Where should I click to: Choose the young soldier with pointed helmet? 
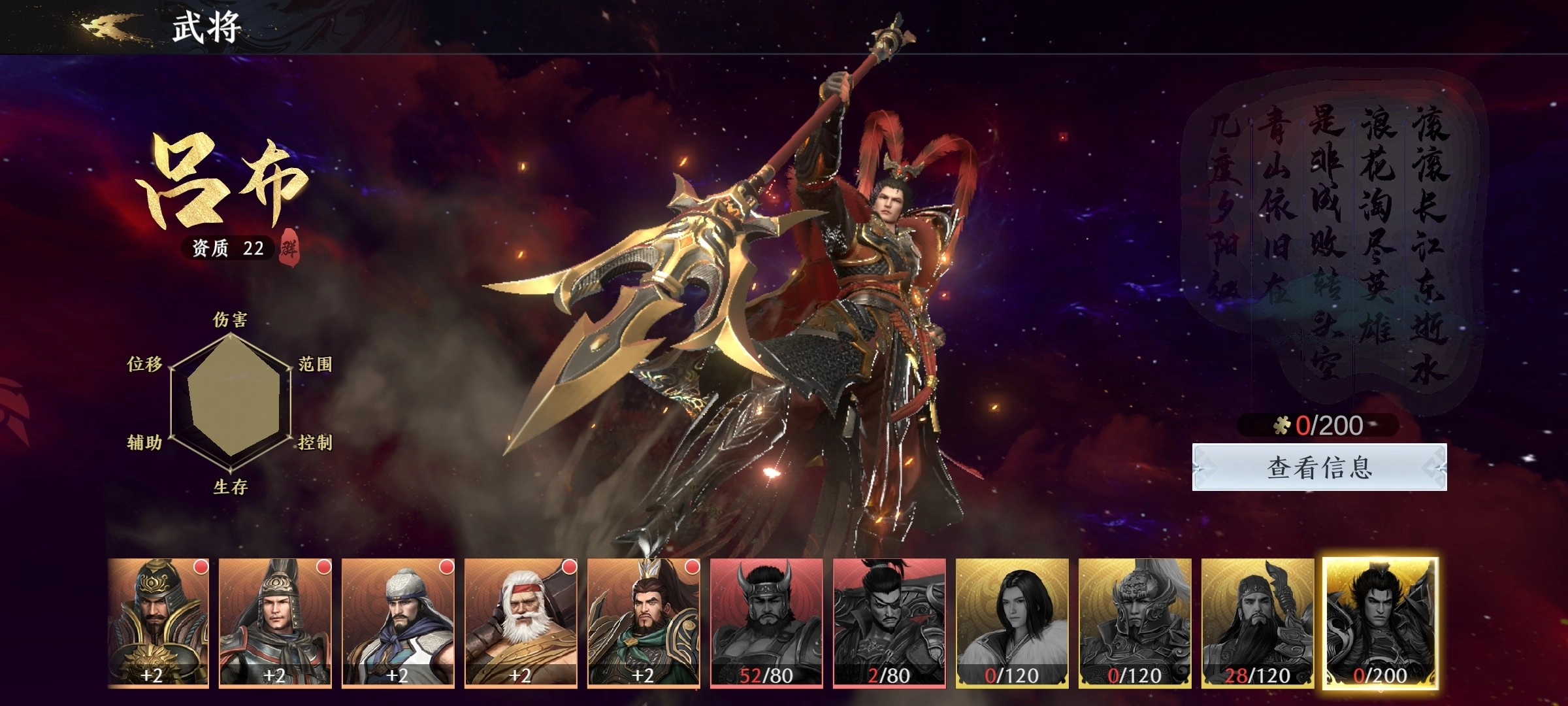pos(275,622)
